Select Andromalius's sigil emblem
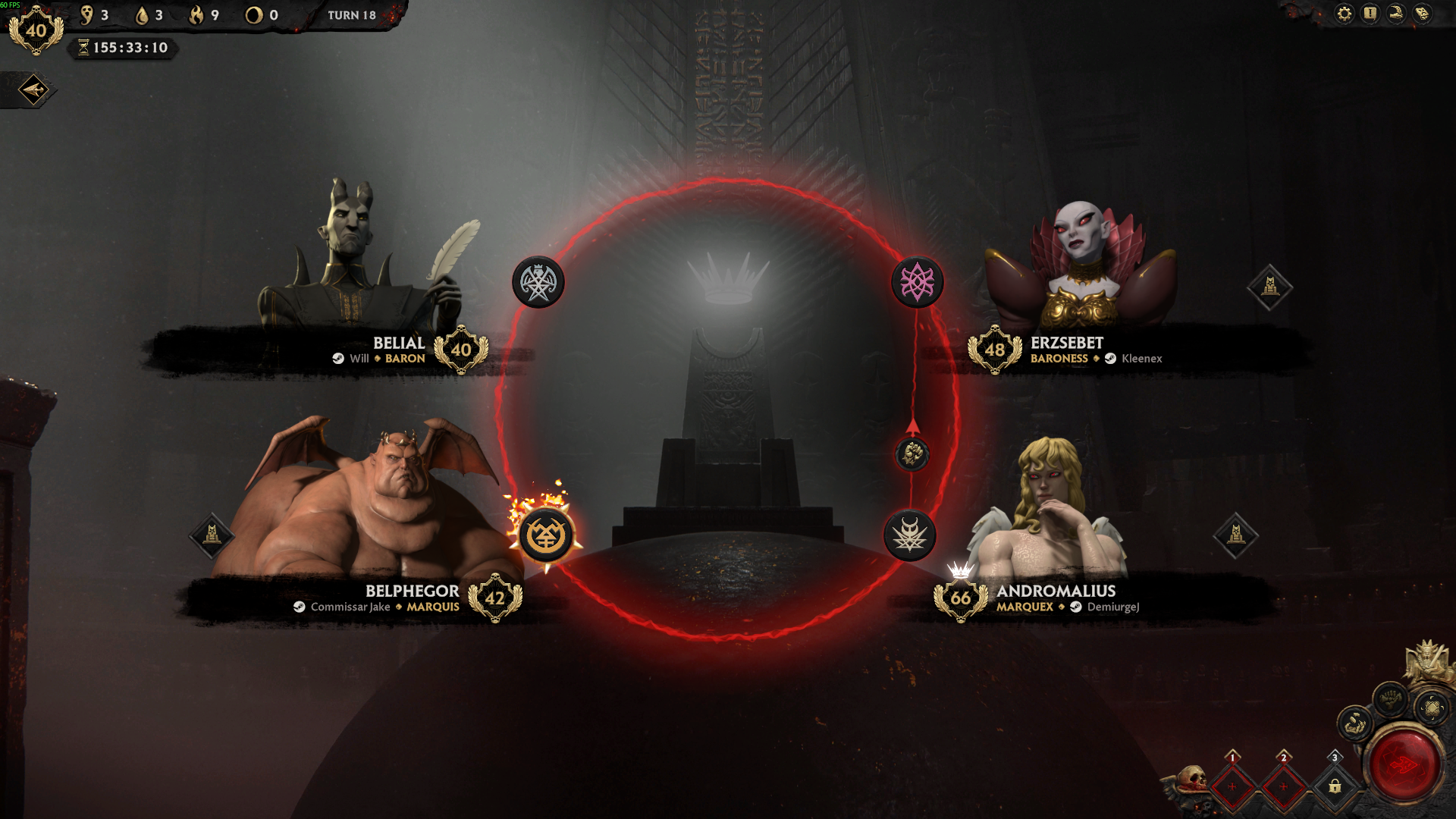 point(909,536)
